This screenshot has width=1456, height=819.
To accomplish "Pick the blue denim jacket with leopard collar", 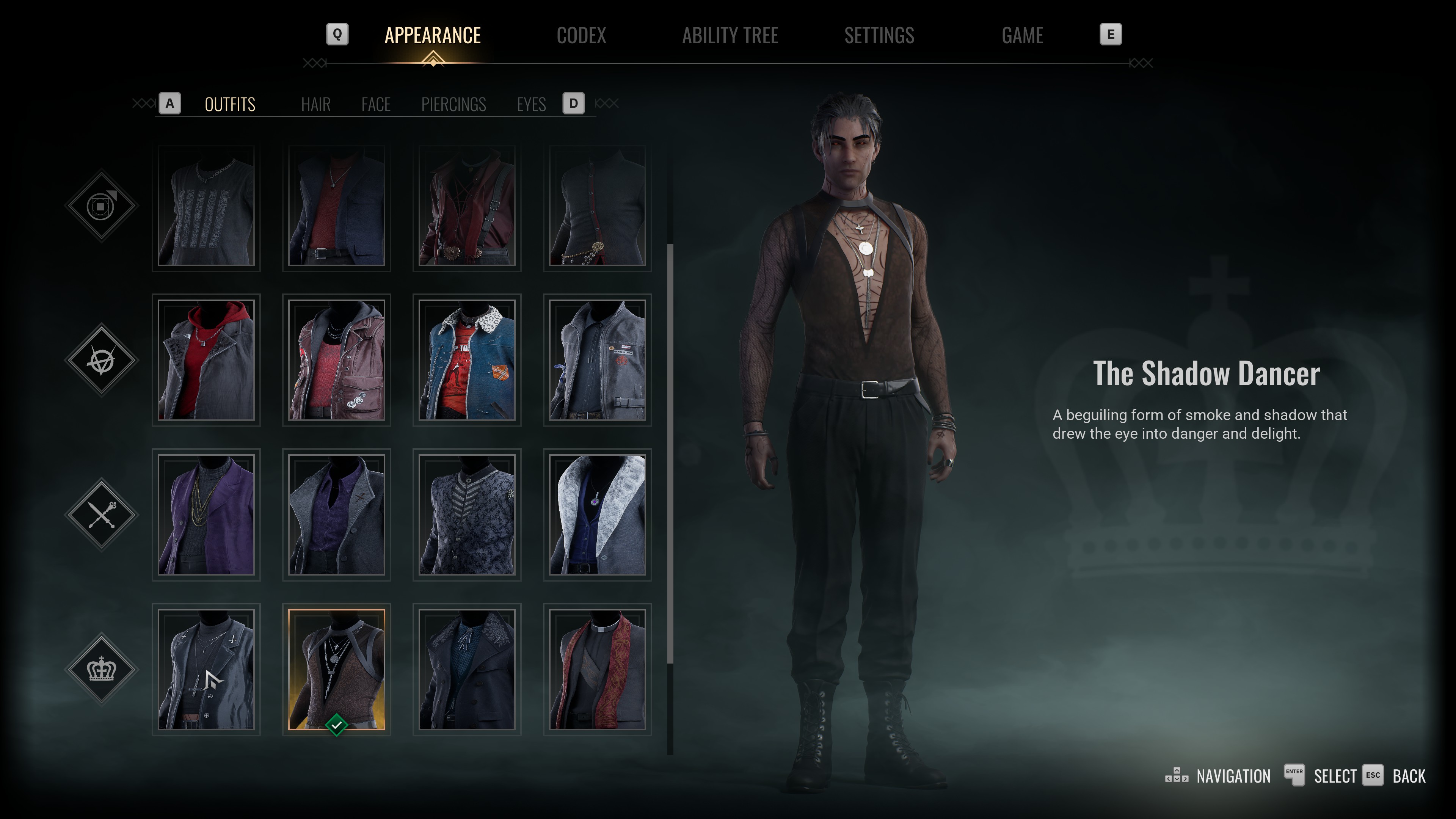I will coord(467,360).
